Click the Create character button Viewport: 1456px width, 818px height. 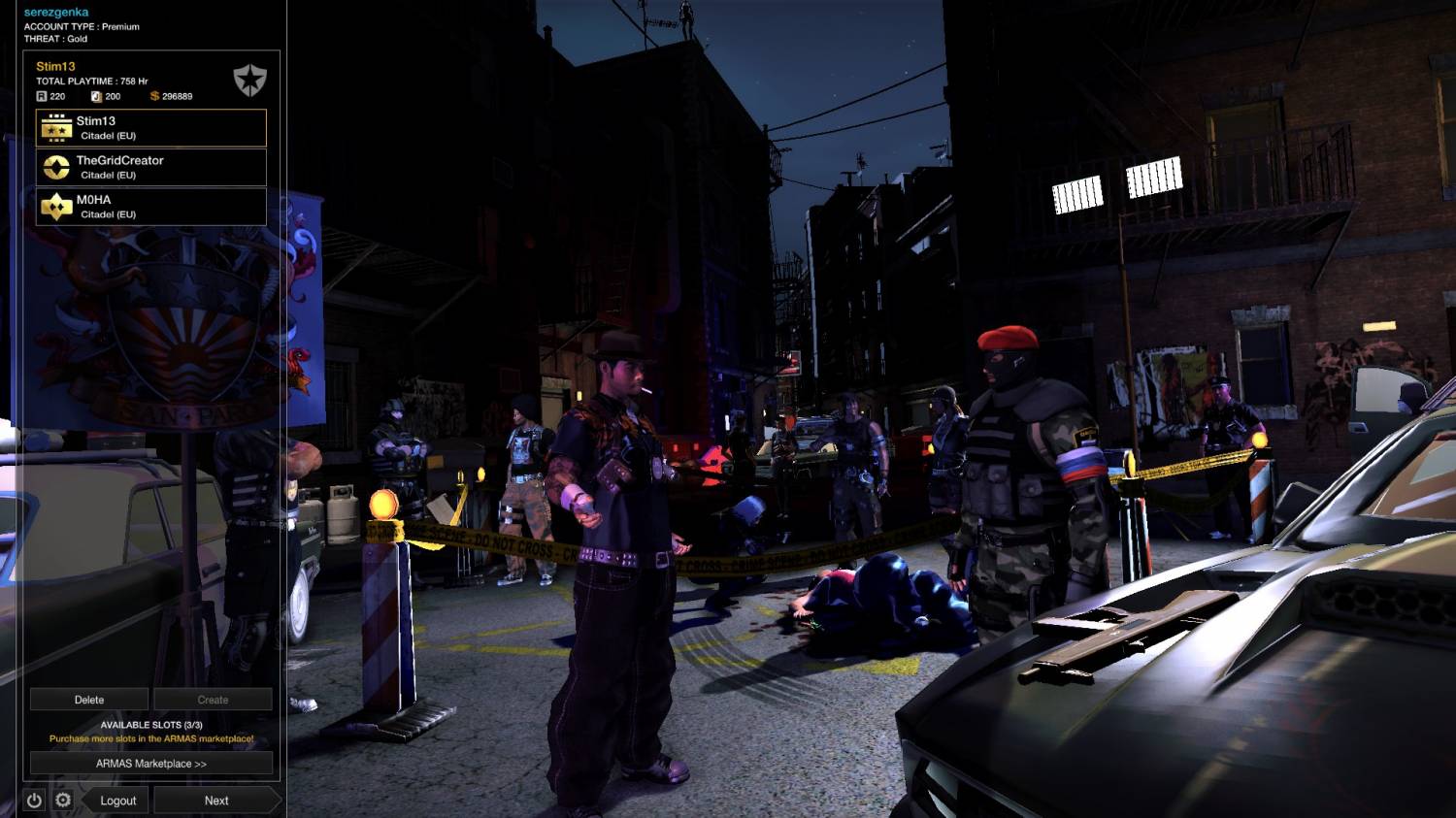tap(213, 700)
